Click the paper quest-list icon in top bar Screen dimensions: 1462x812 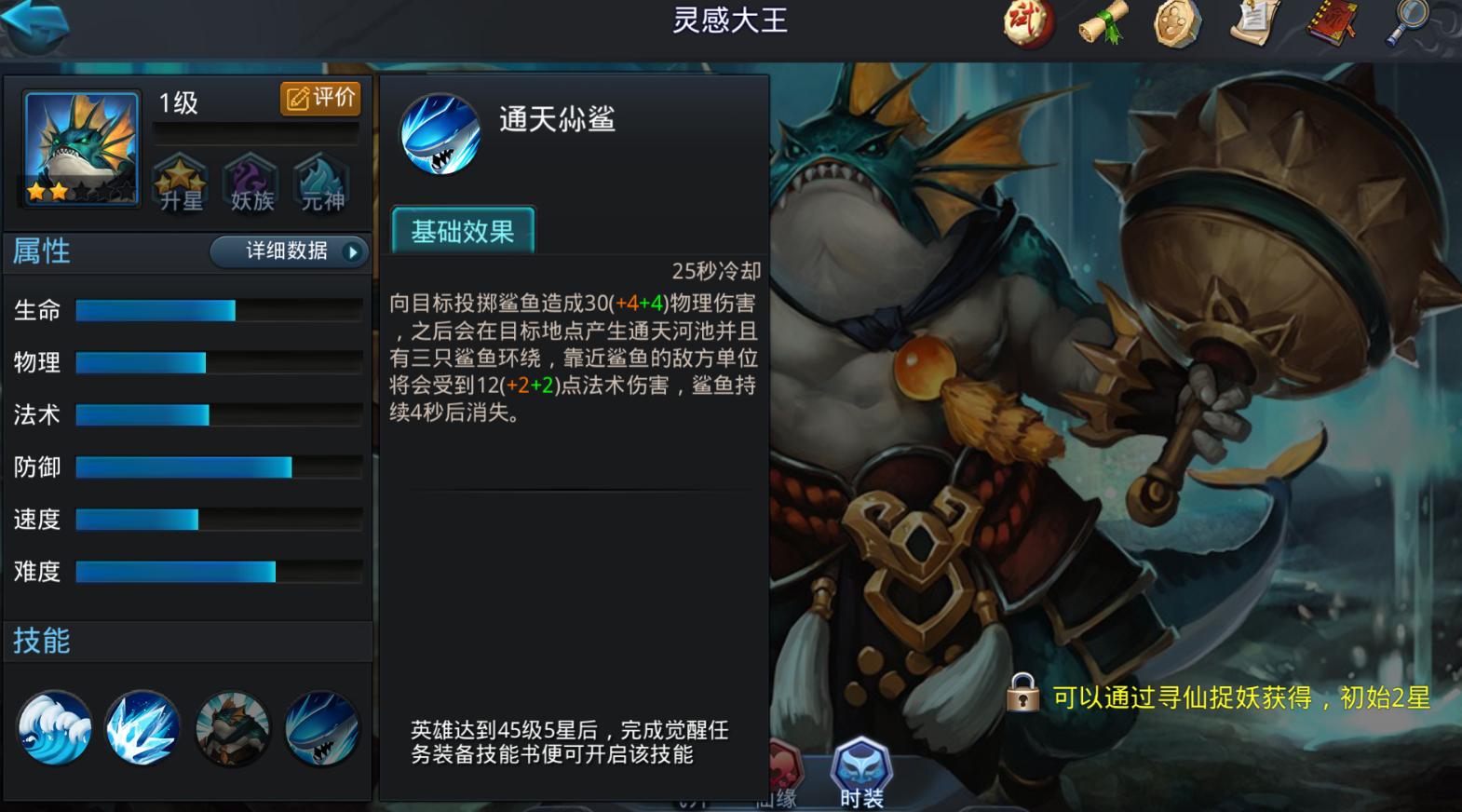(x=1254, y=24)
